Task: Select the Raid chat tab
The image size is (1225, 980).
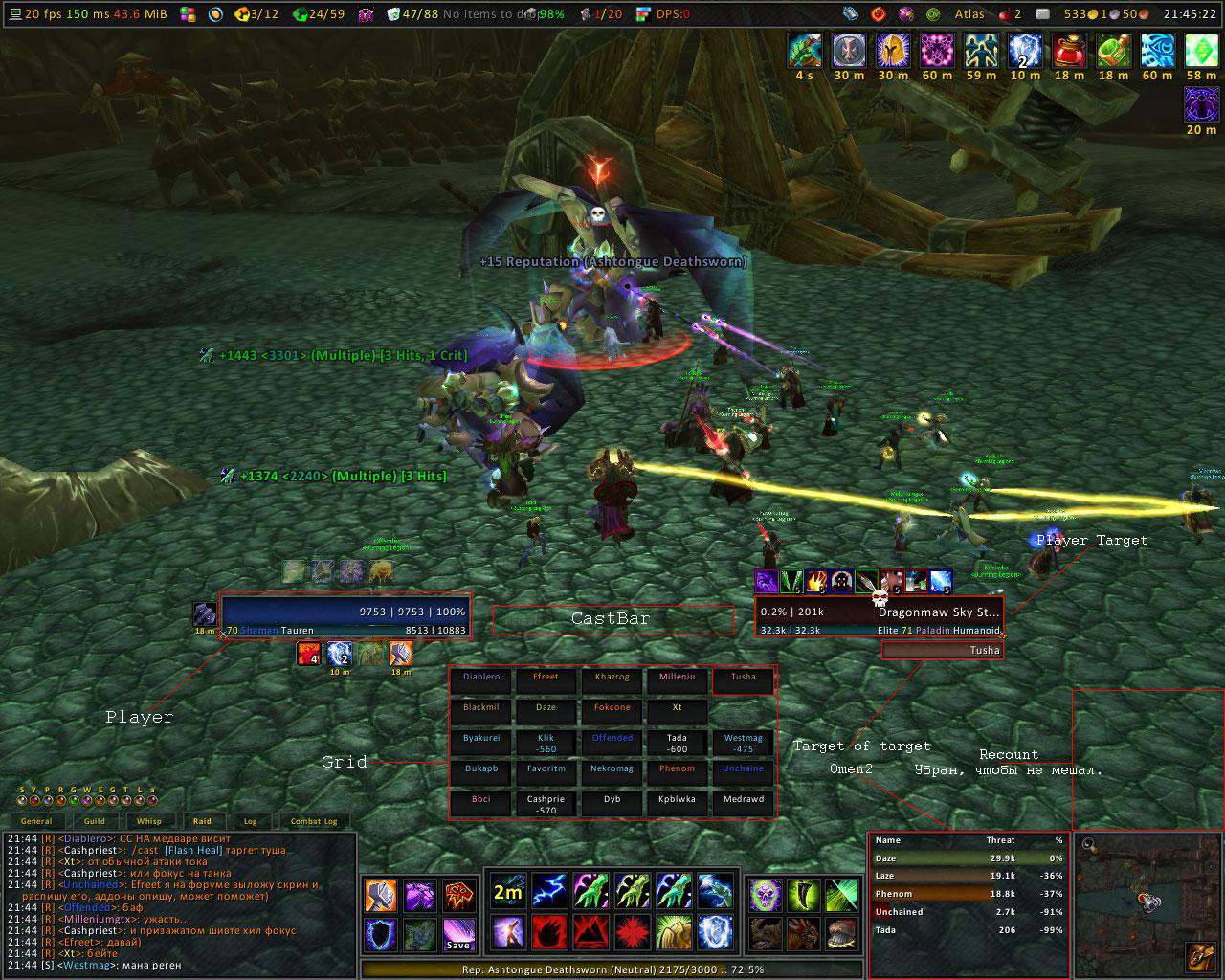Action: [202, 821]
